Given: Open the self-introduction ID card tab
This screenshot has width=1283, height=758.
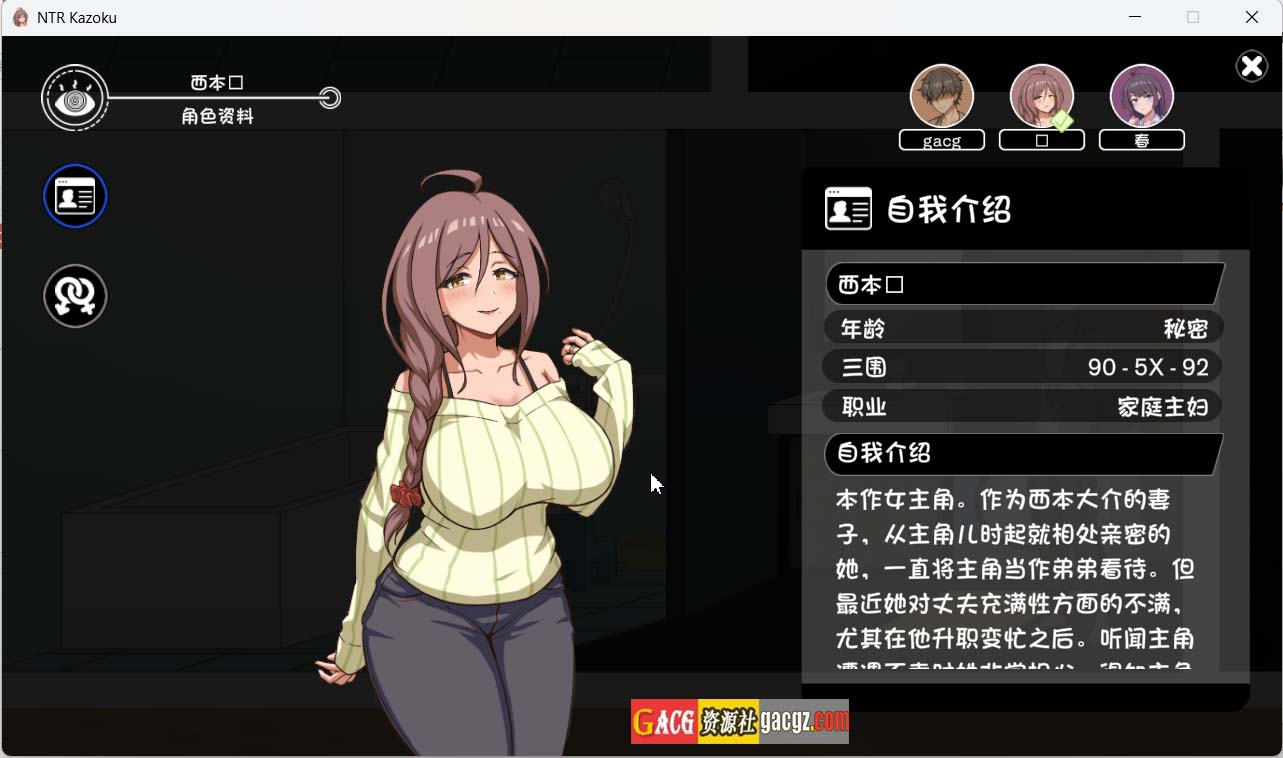Looking at the screenshot, I should point(75,196).
